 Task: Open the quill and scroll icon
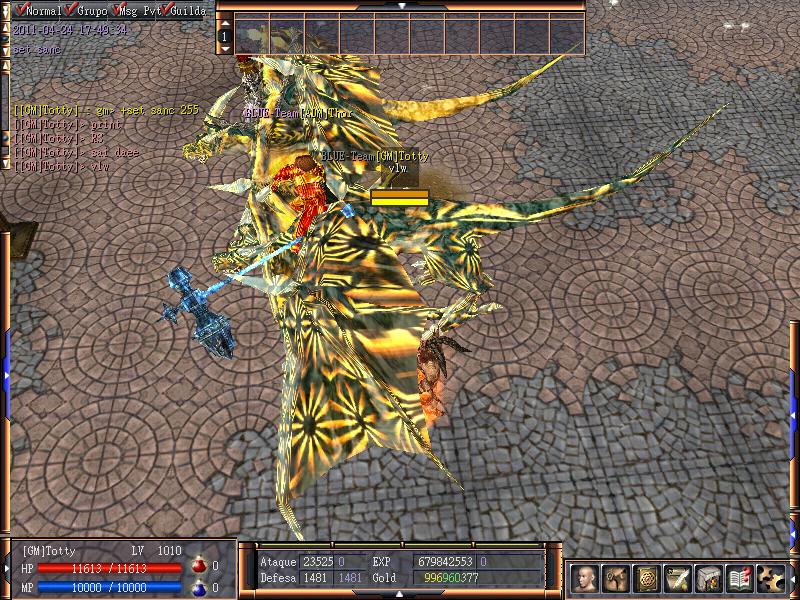click(x=679, y=578)
